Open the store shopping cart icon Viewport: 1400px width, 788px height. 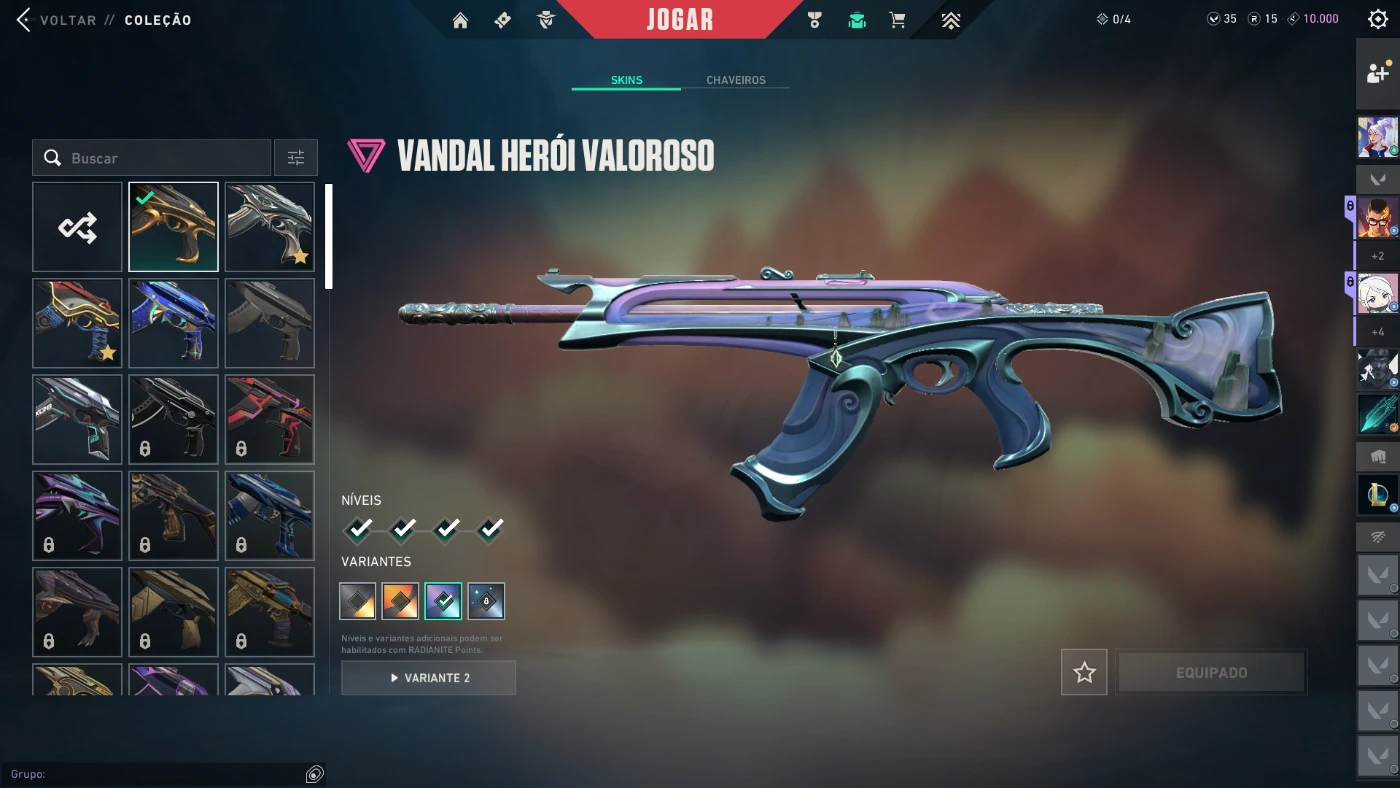[x=898, y=20]
